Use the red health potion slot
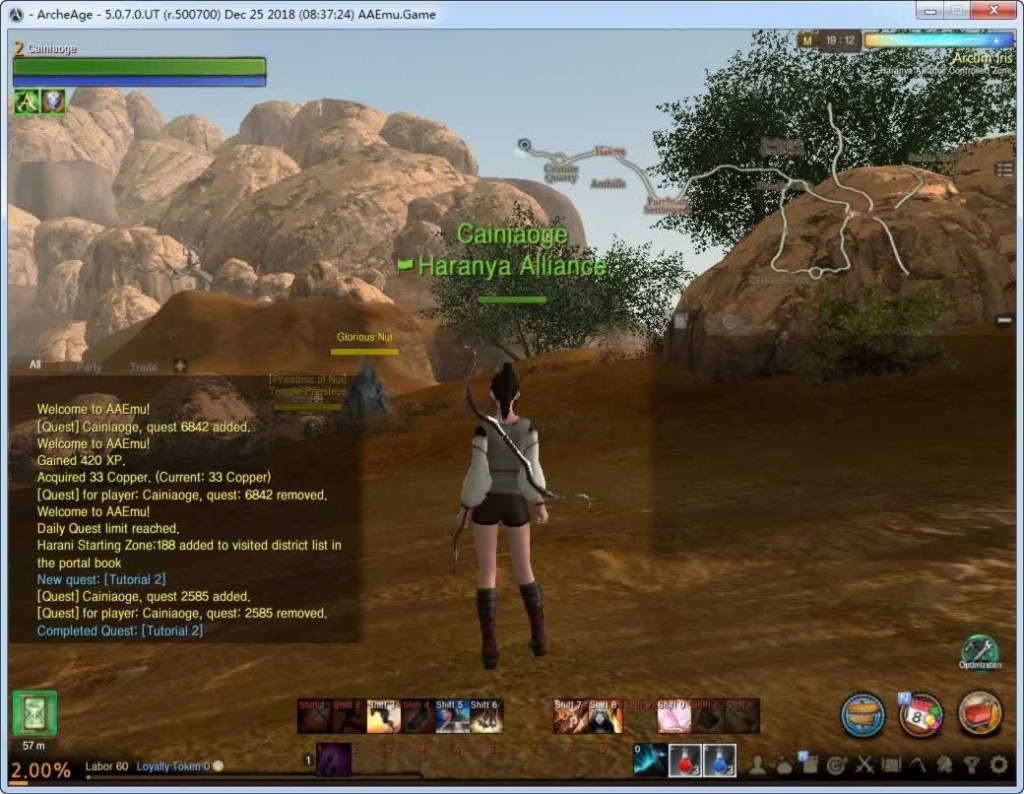Screen dimensions: 1024x794 click(x=684, y=761)
